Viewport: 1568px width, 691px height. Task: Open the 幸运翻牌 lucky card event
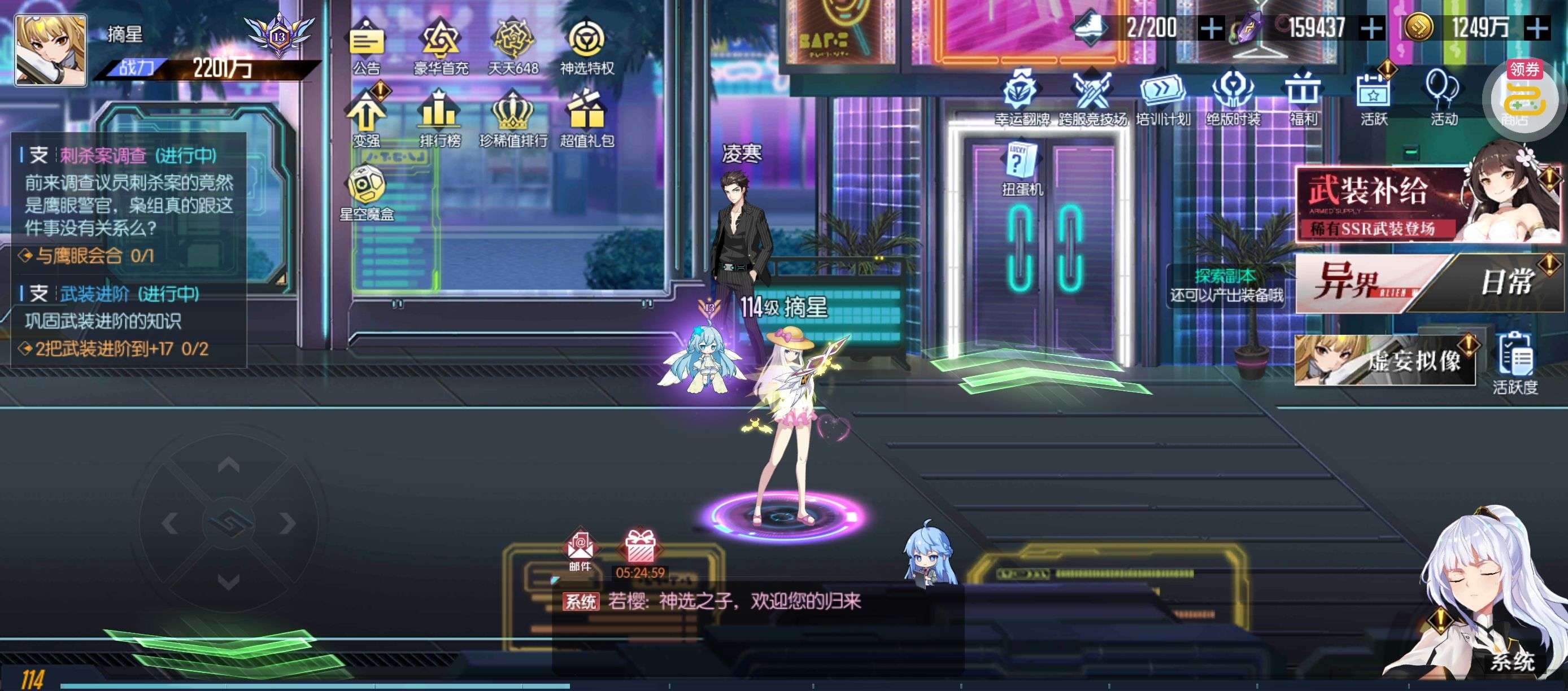pos(1021,96)
